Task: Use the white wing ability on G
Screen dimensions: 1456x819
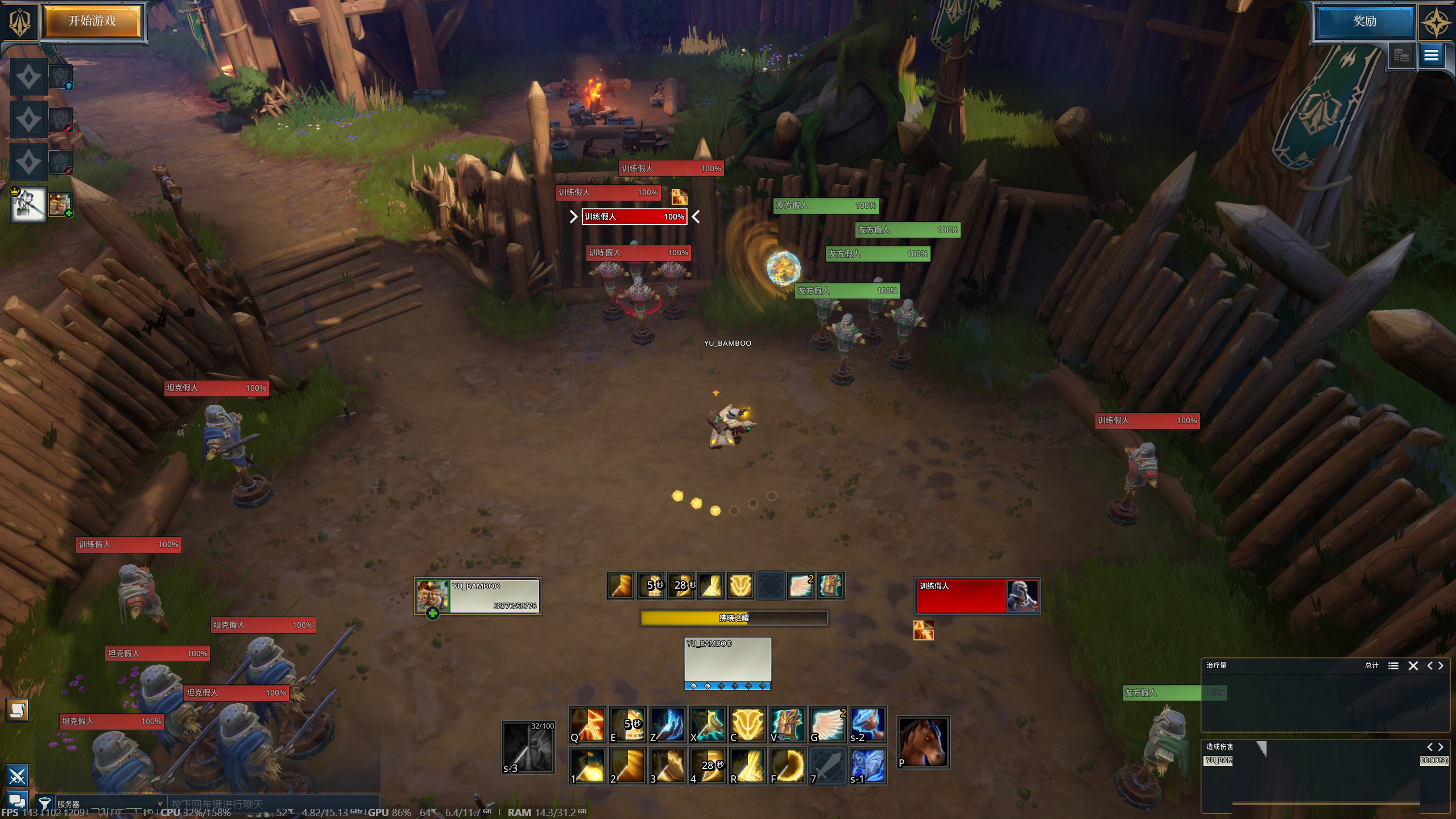Action: 828,725
